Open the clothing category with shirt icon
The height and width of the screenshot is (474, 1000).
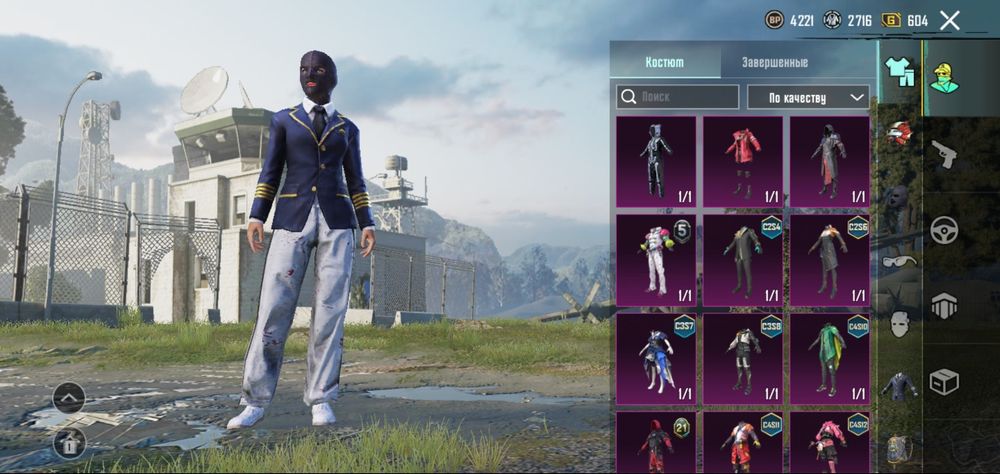click(x=900, y=71)
